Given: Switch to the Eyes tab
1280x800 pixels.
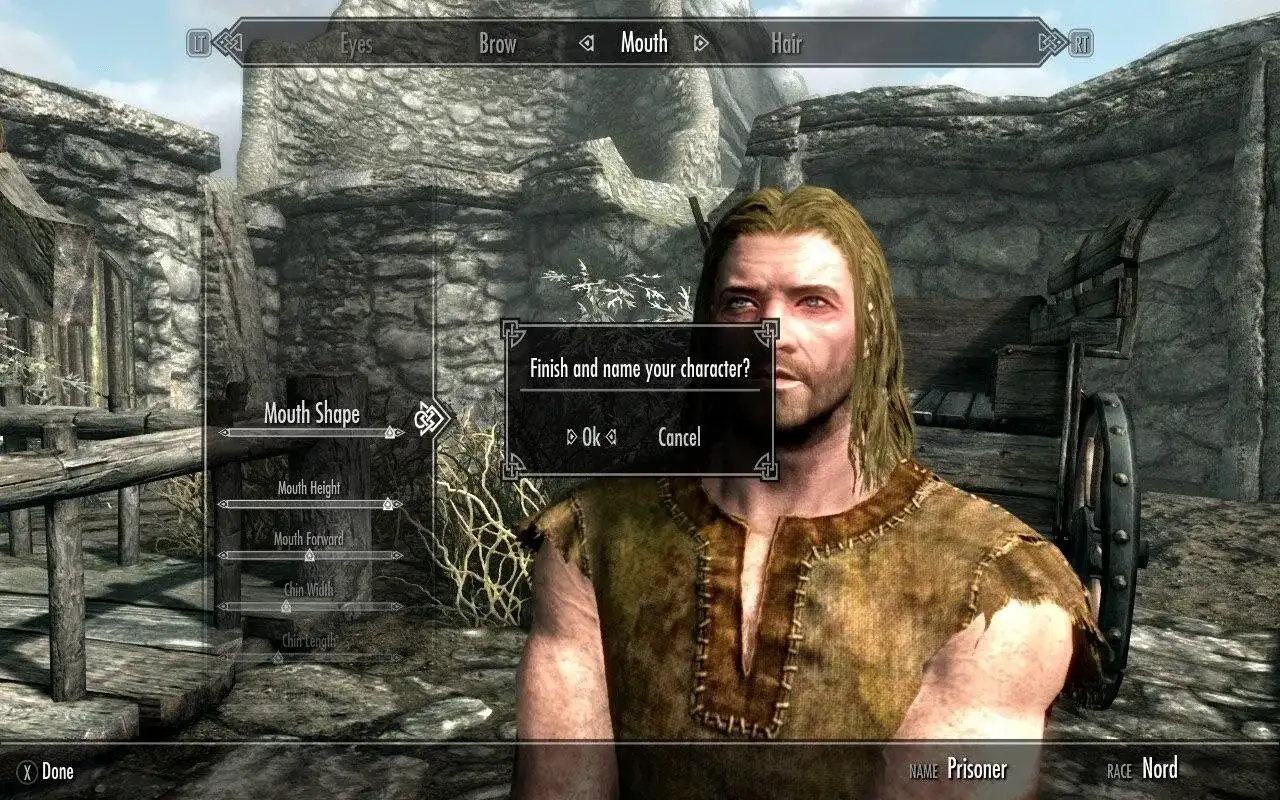Looking at the screenshot, I should click(x=357, y=45).
